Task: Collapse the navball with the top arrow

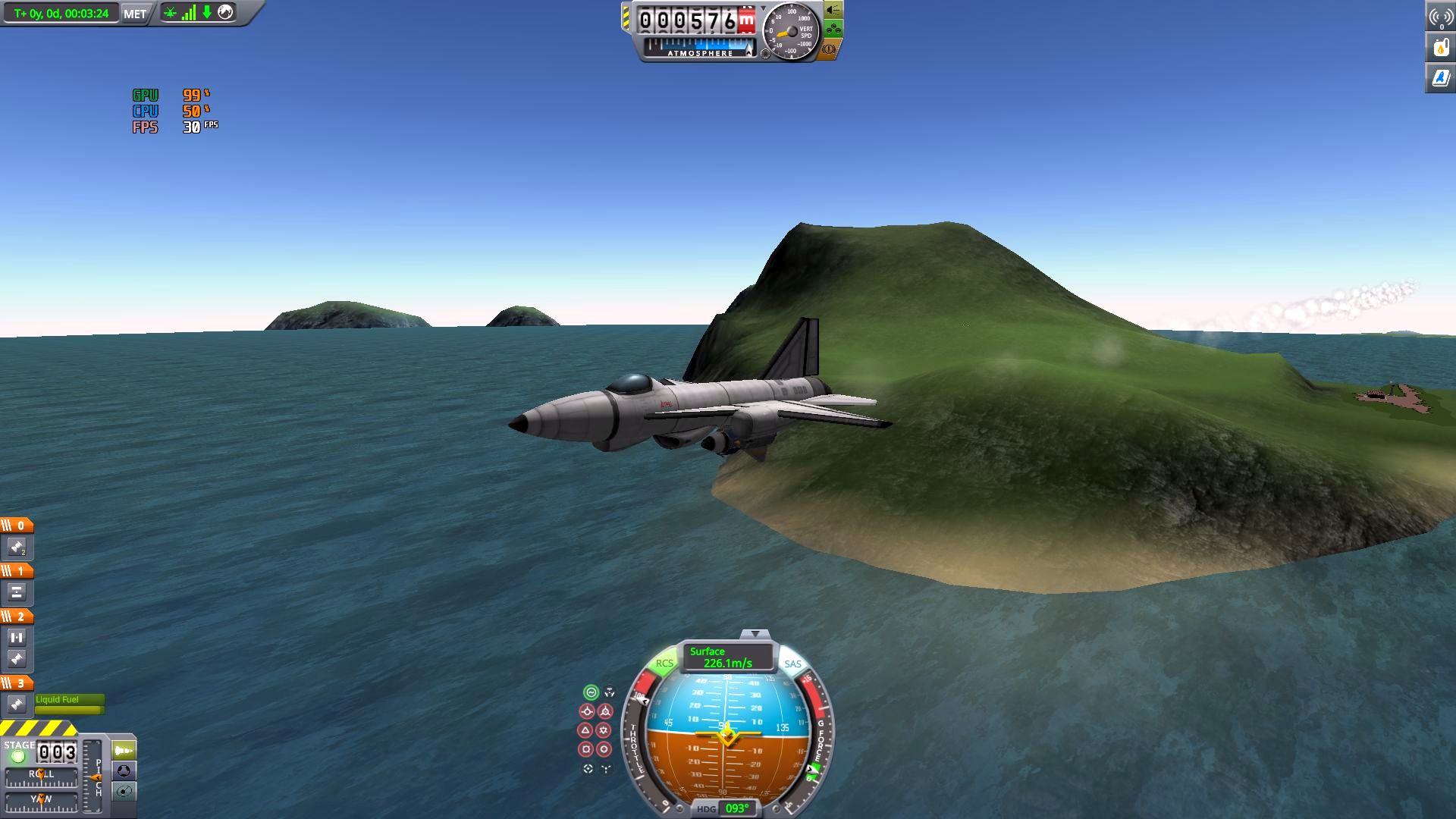Action: pyautogui.click(x=755, y=634)
